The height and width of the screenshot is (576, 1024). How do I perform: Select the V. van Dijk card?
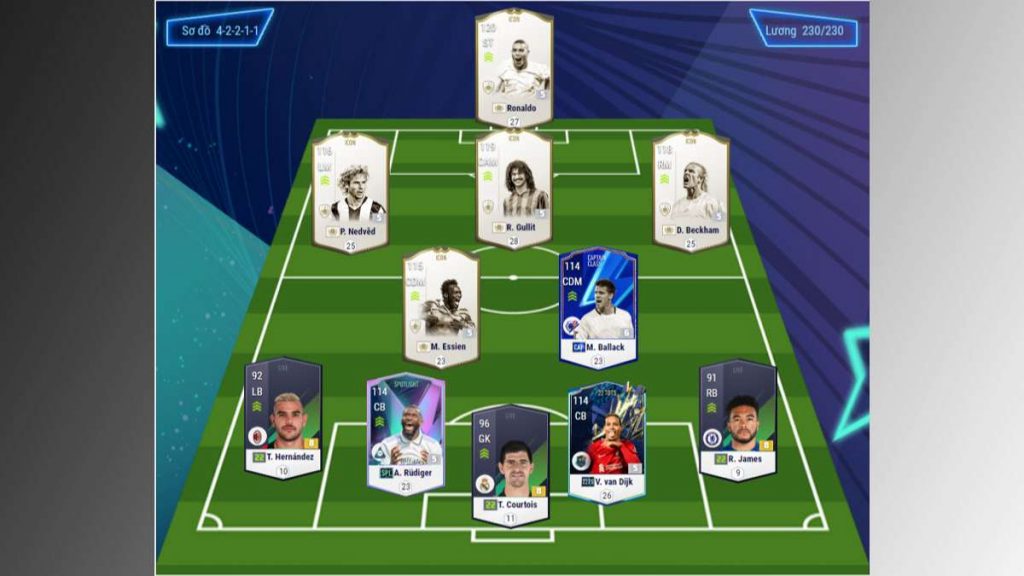[x=606, y=440]
